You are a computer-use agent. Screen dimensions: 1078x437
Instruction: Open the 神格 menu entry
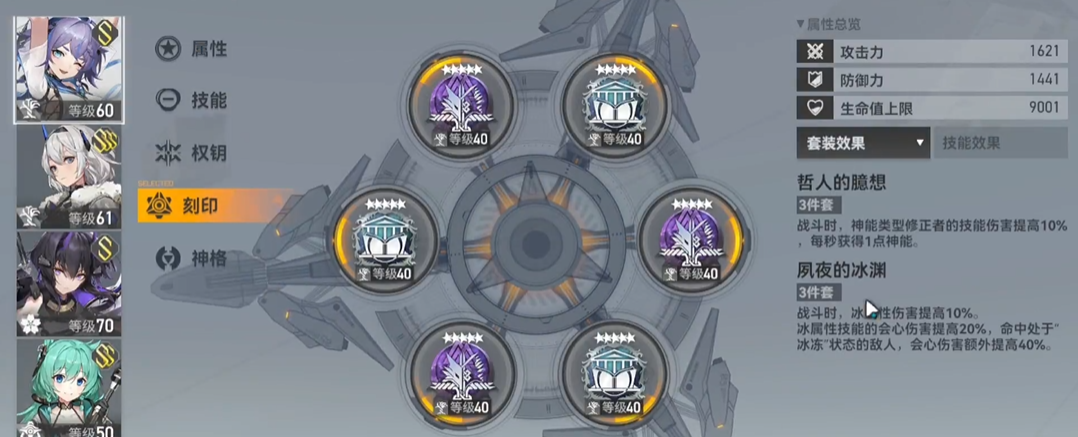point(192,259)
